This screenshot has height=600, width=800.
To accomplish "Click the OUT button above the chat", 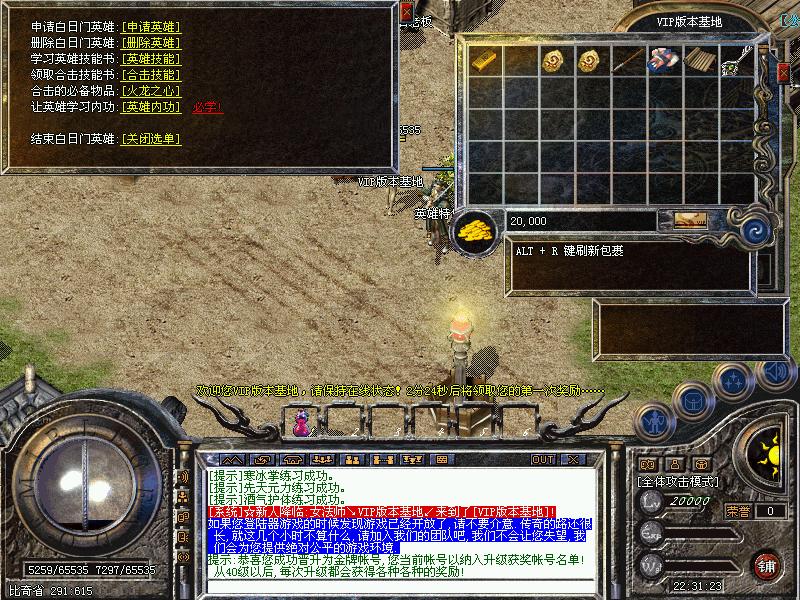I will pyautogui.click(x=542, y=459).
